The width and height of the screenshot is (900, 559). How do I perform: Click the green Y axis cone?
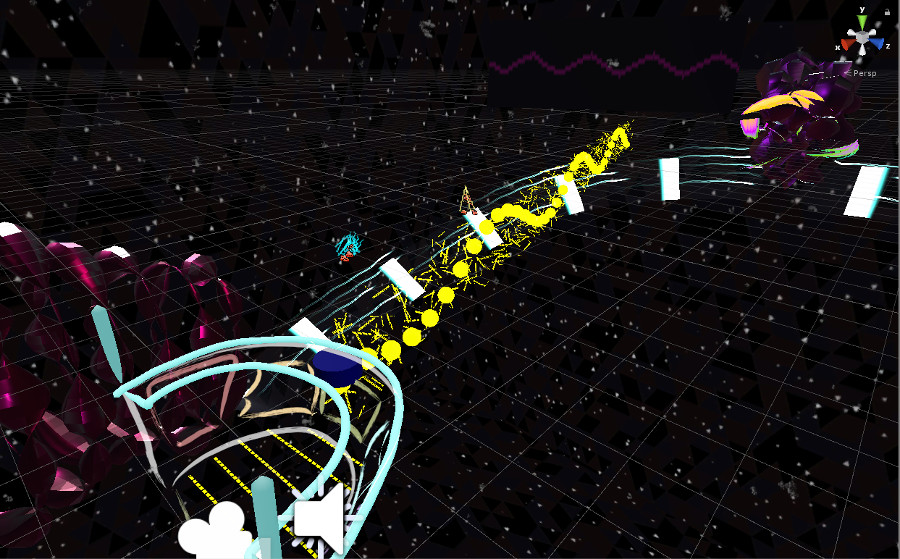click(x=862, y=22)
